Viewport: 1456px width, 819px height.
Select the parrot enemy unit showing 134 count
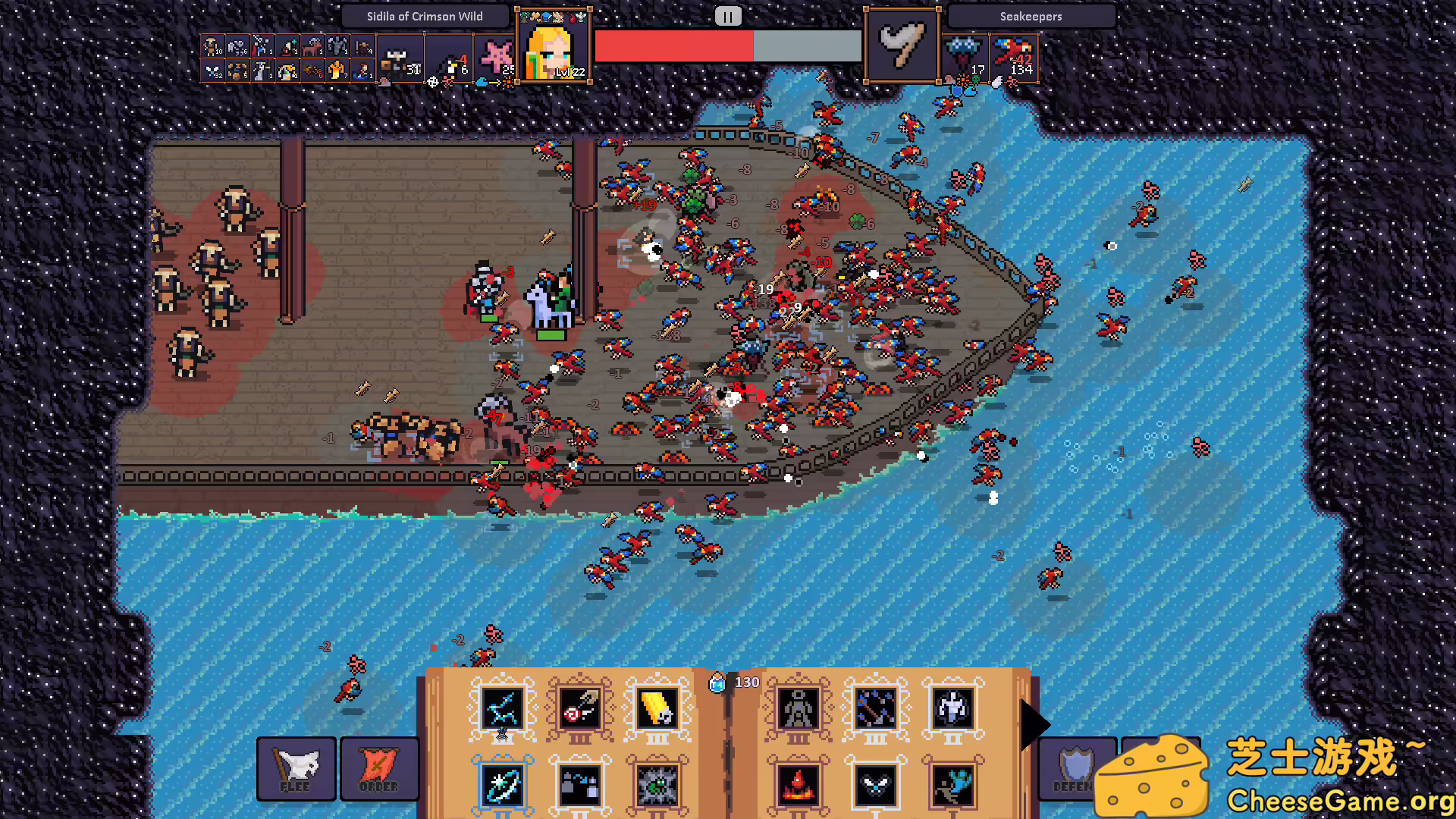(1013, 57)
